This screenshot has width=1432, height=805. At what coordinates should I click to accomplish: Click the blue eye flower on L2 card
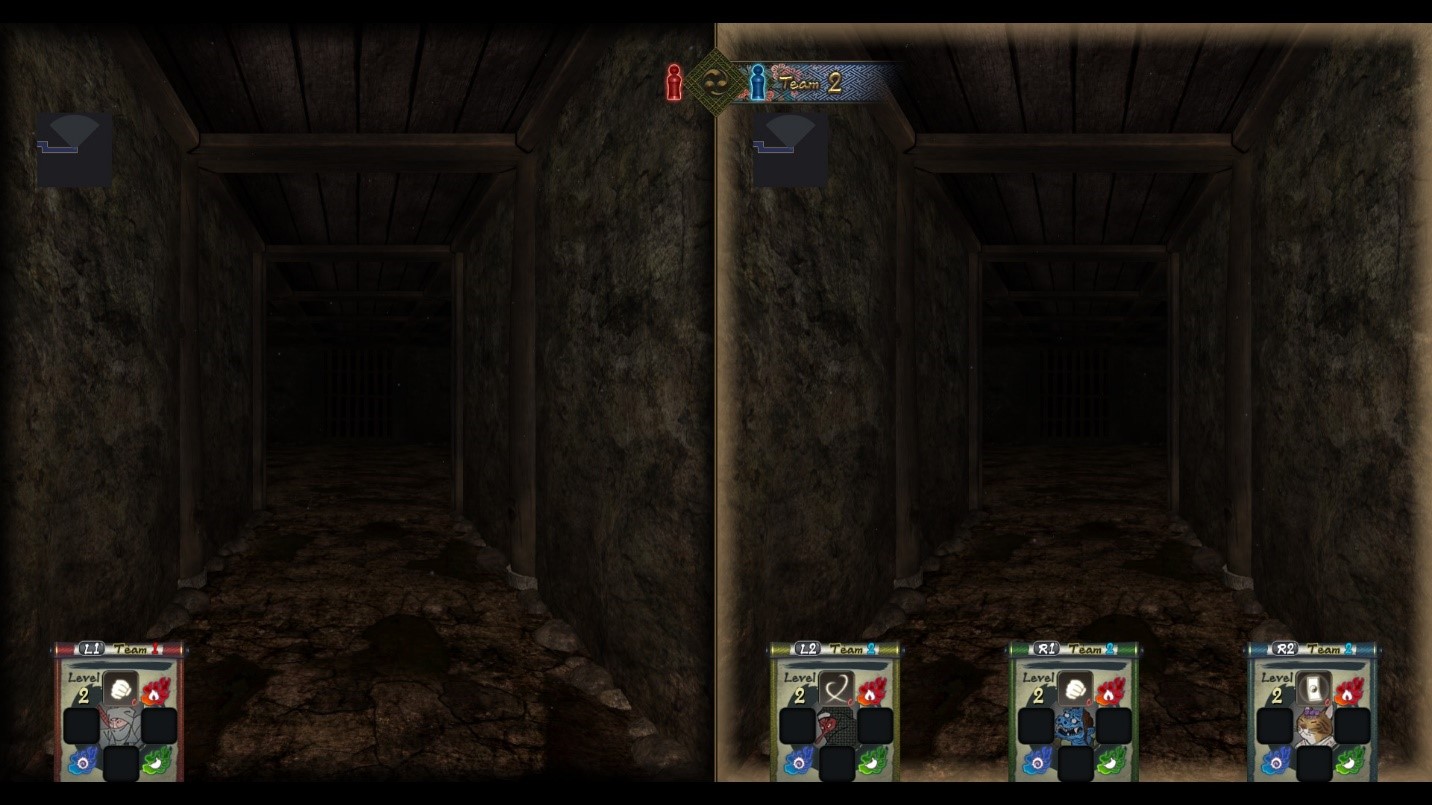[x=798, y=762]
